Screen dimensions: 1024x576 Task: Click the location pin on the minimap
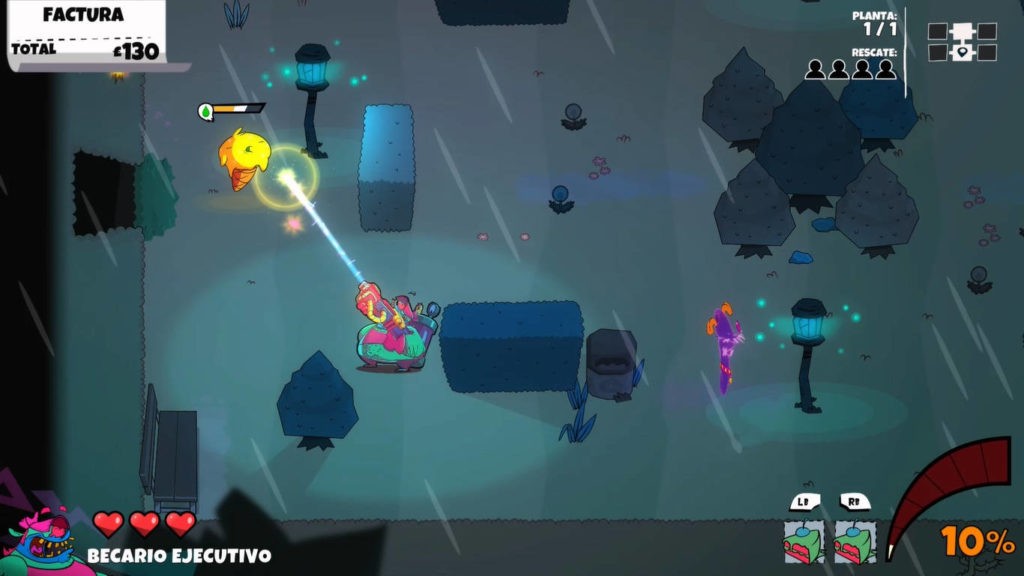[x=962, y=53]
